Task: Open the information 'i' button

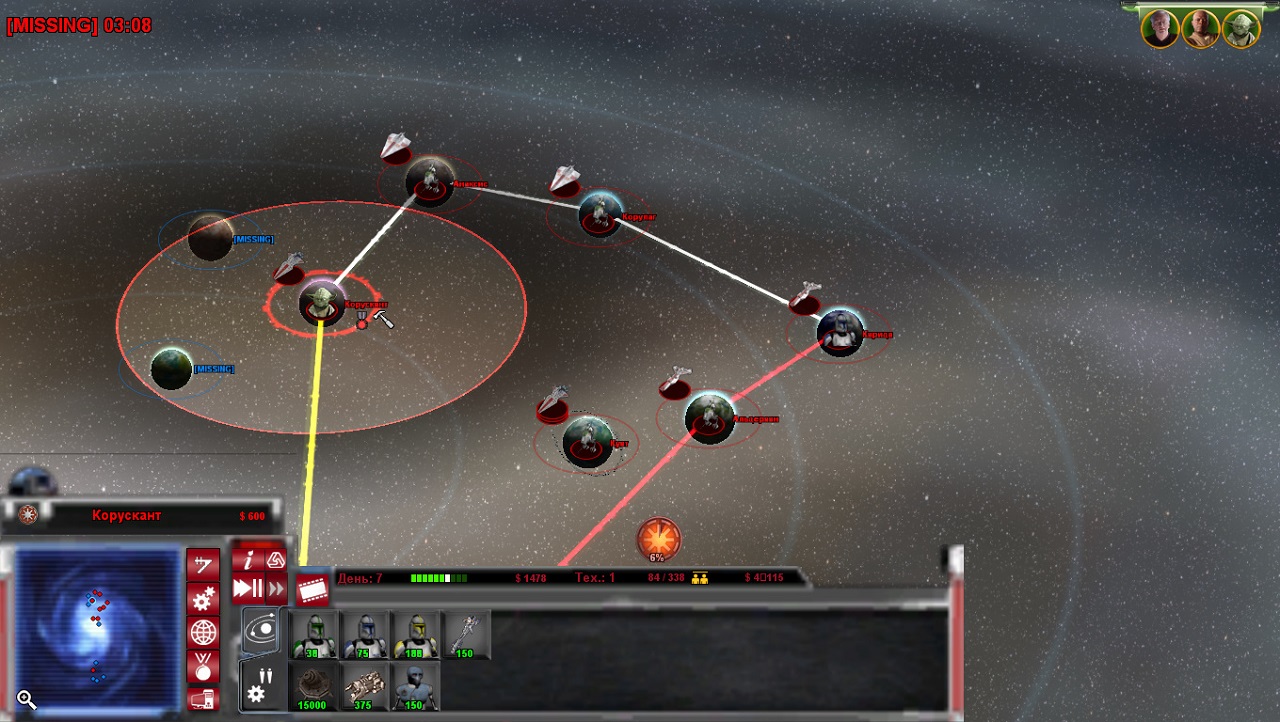Action: 248,560
